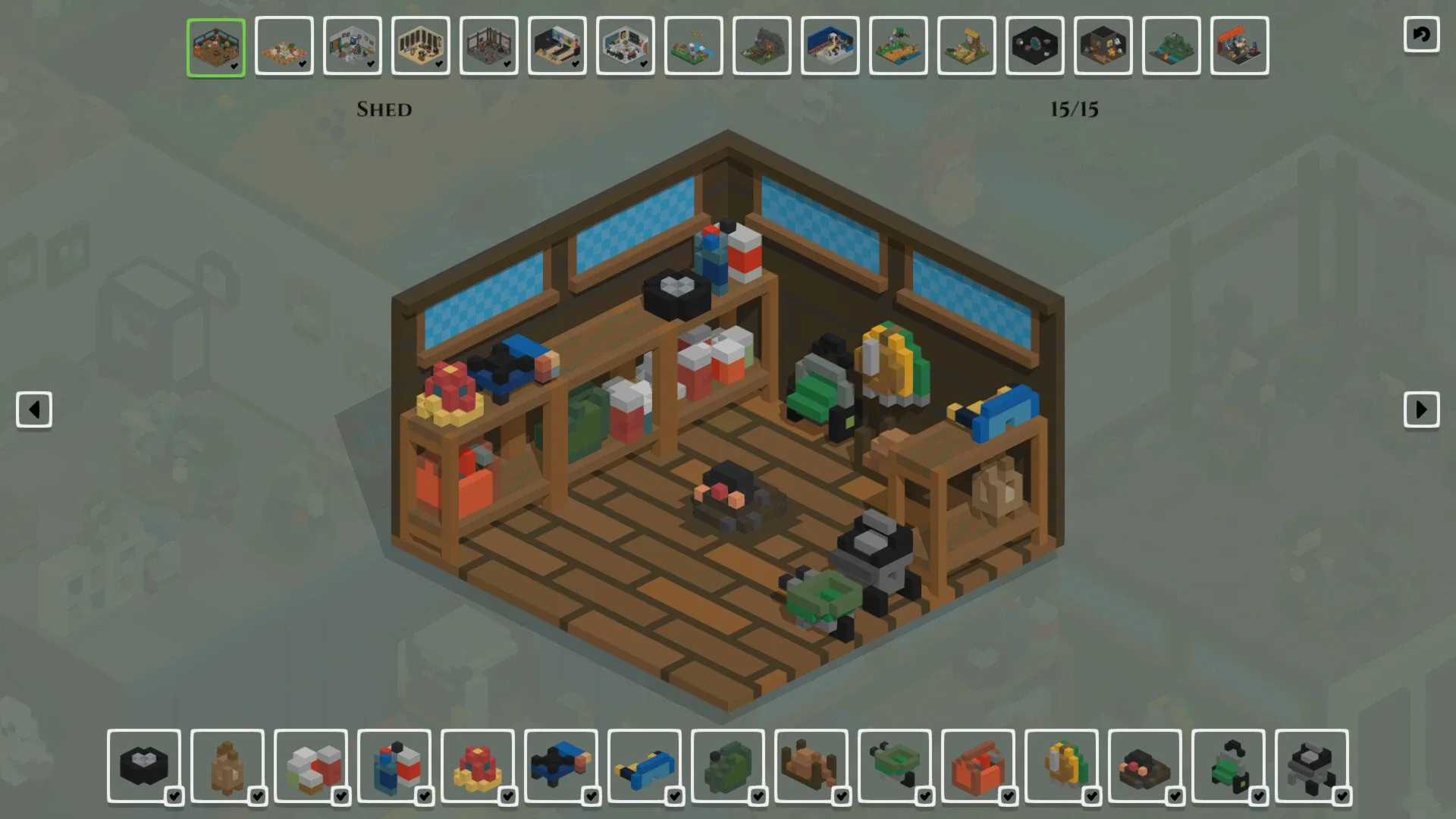
Task: Select the burlap sack item icon
Action: click(x=227, y=766)
